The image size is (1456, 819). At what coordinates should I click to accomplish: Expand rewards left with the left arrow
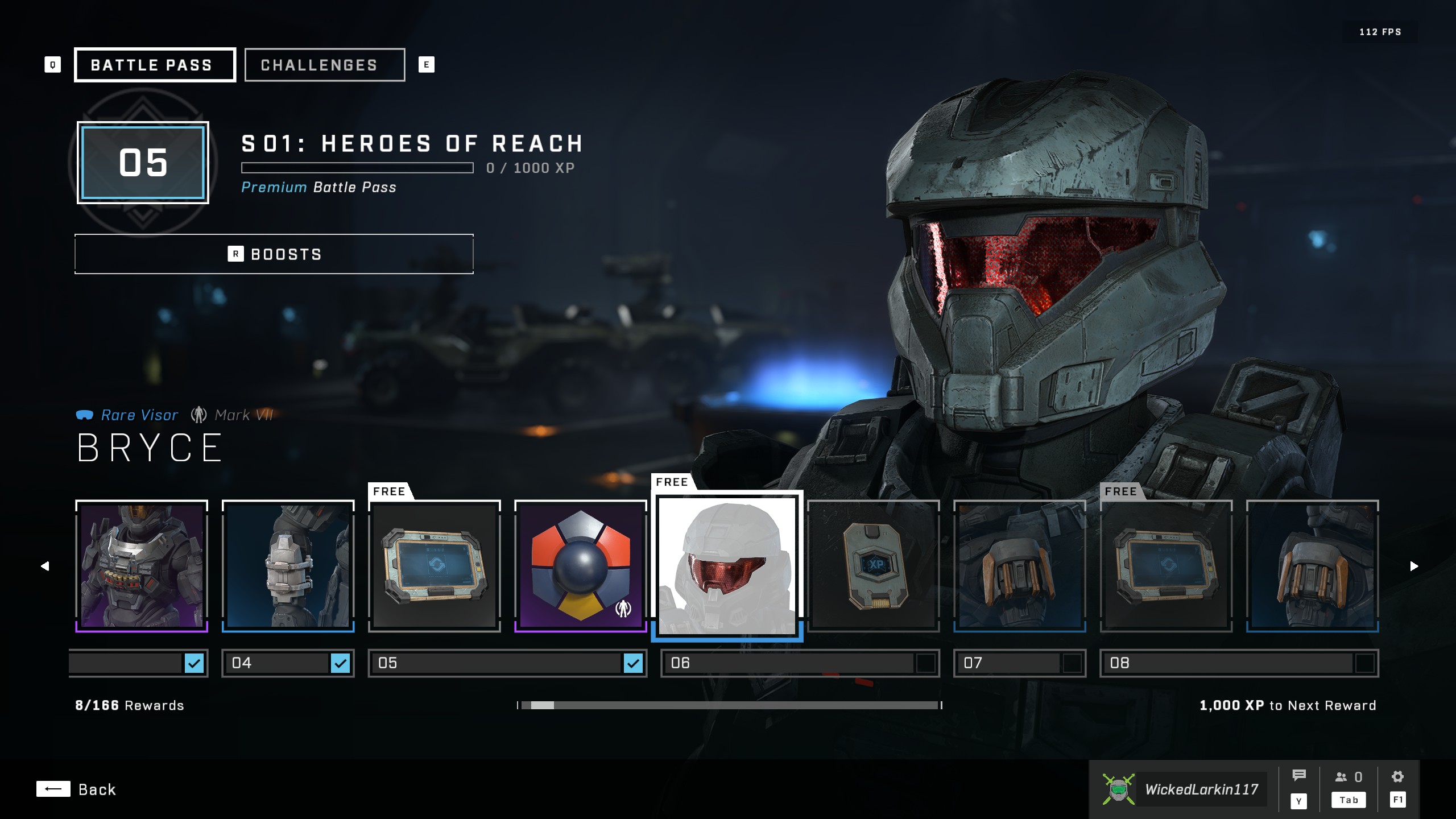(x=45, y=566)
